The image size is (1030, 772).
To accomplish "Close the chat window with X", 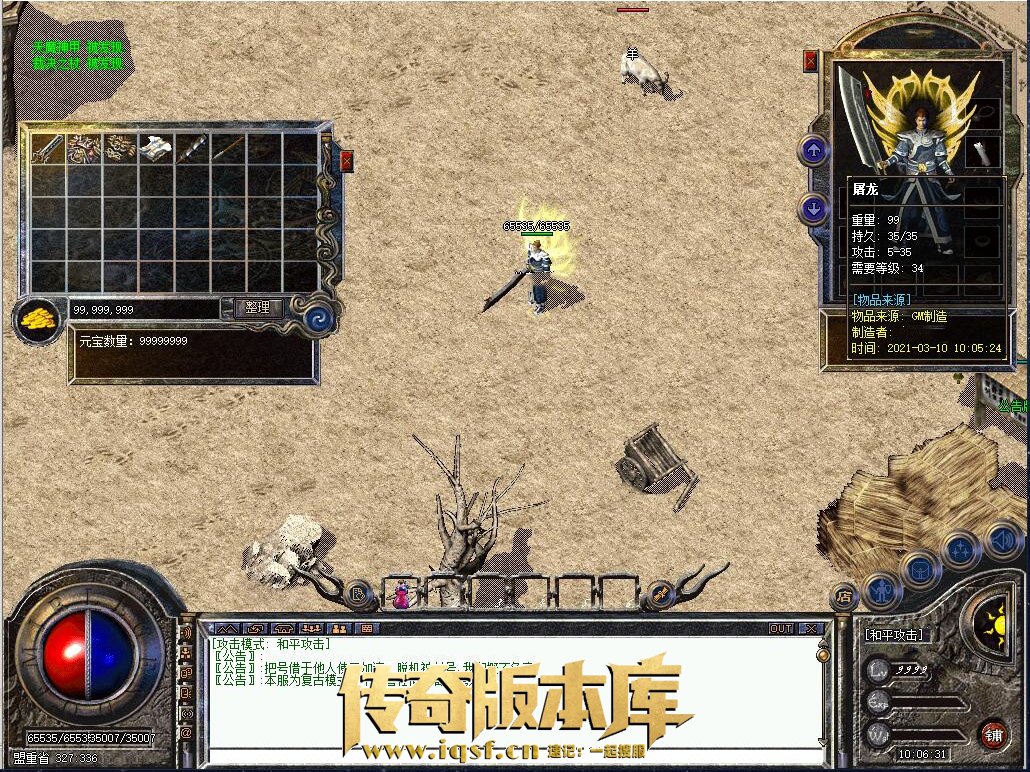I will pos(812,629).
